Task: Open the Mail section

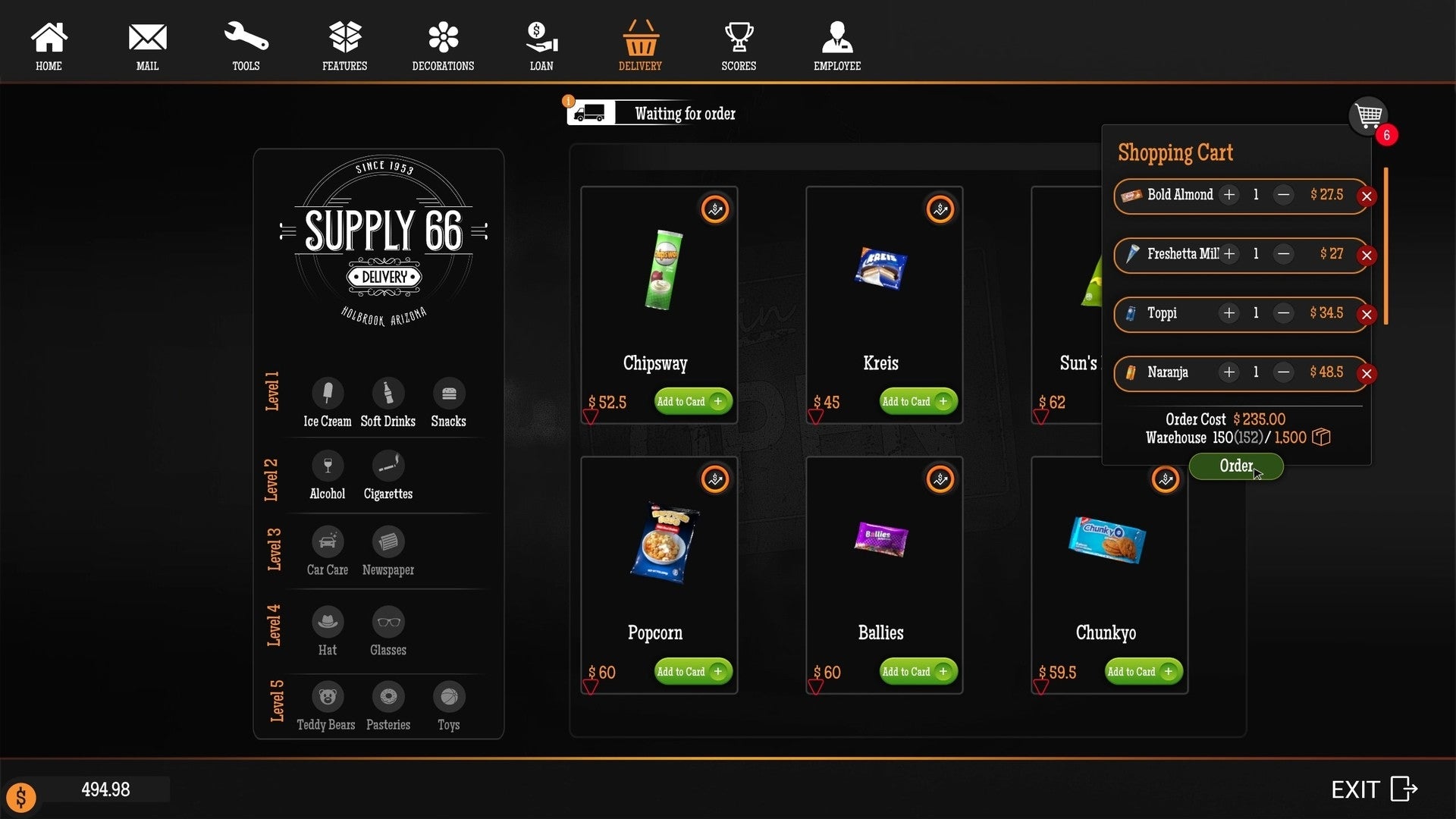Action: pyautogui.click(x=147, y=45)
